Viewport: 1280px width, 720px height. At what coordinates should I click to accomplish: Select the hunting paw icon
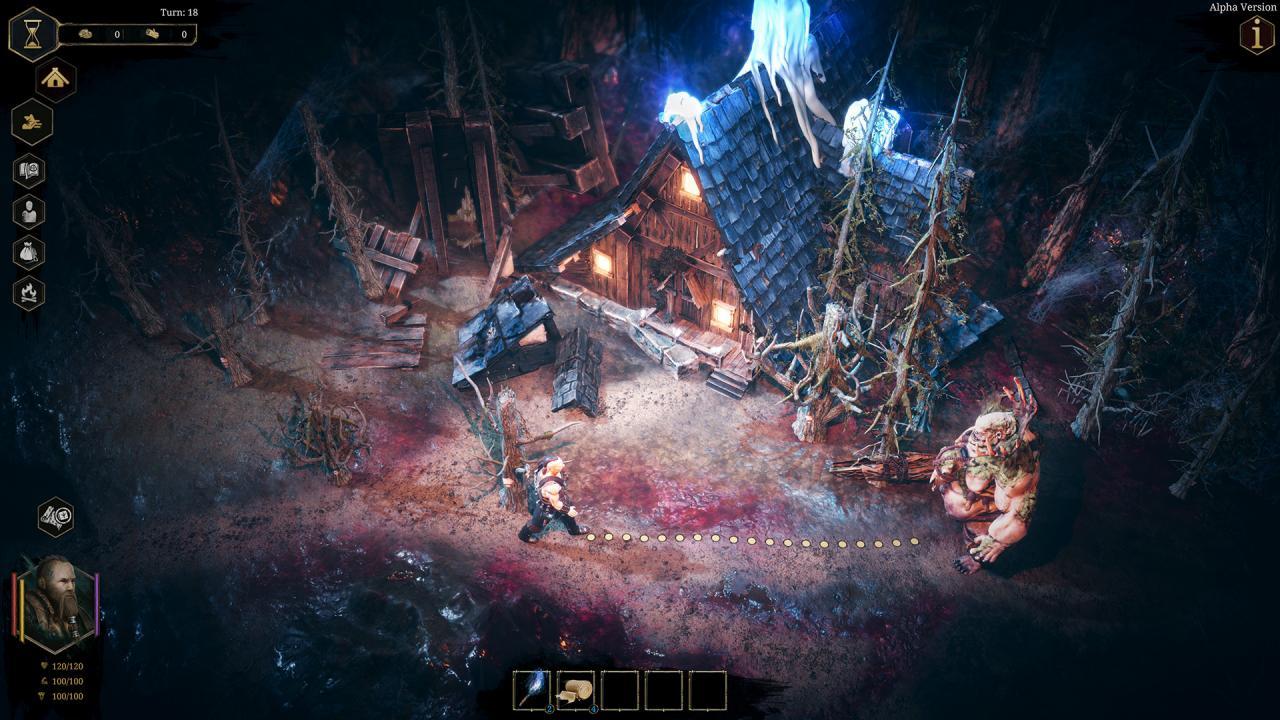[x=29, y=122]
